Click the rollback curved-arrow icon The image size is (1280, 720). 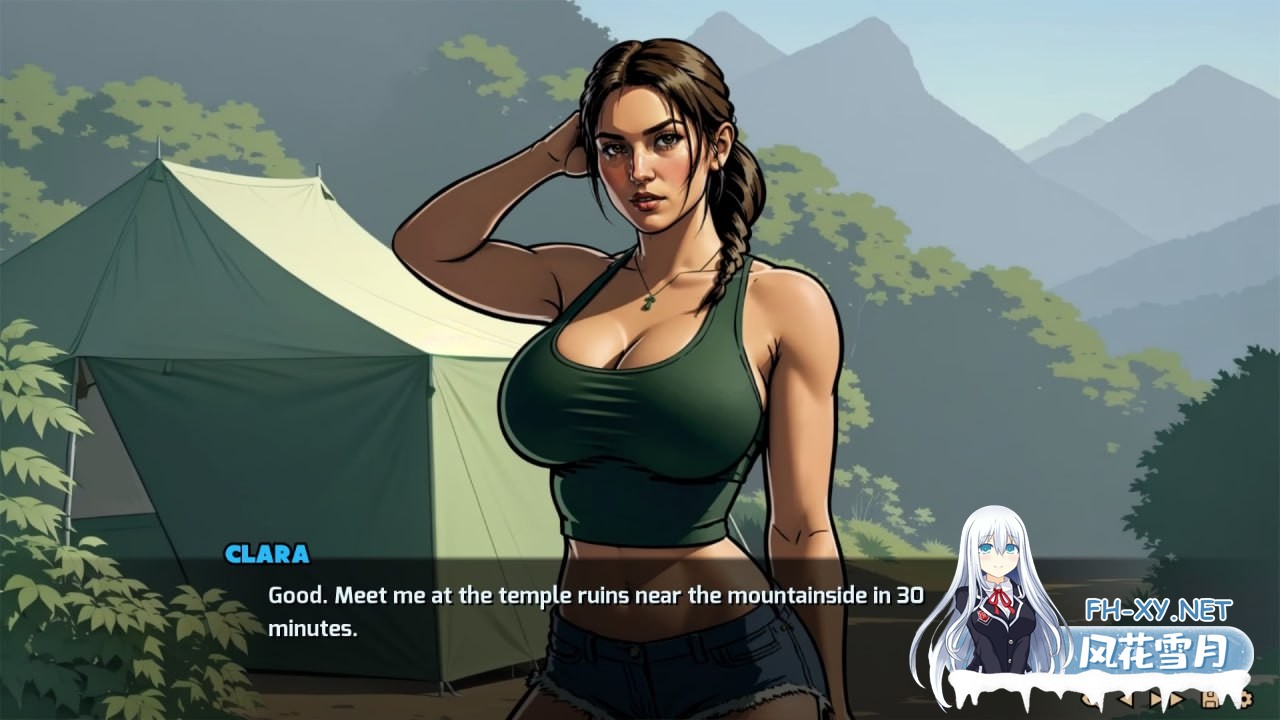pos(1089,699)
